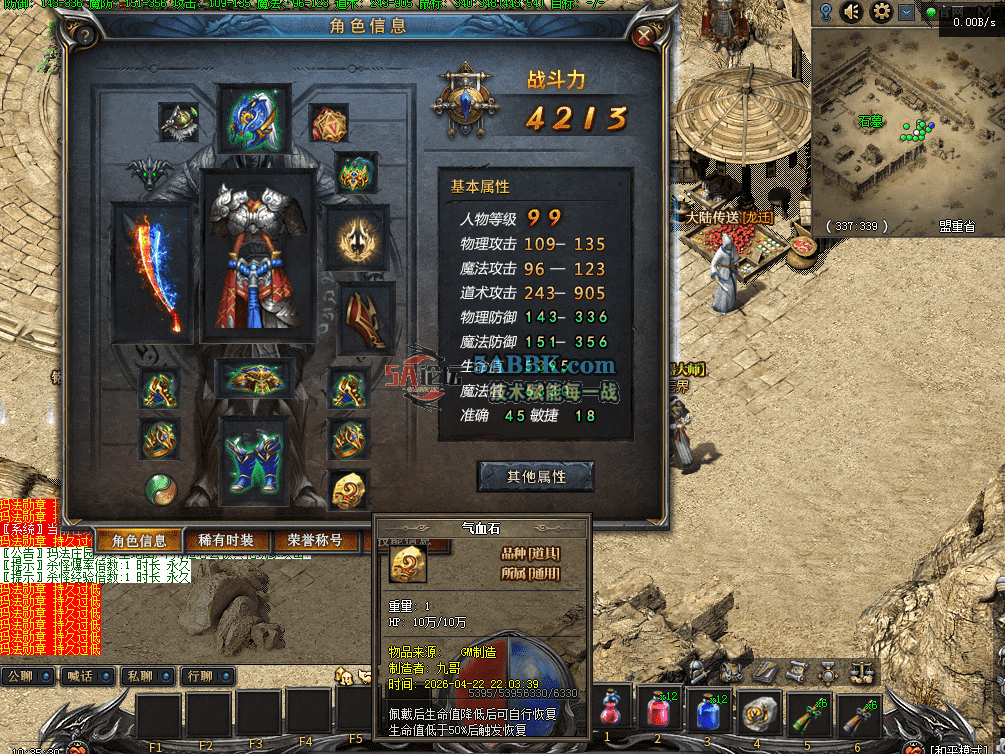Close the character info window
This screenshot has width=1005, height=754.
tap(646, 34)
